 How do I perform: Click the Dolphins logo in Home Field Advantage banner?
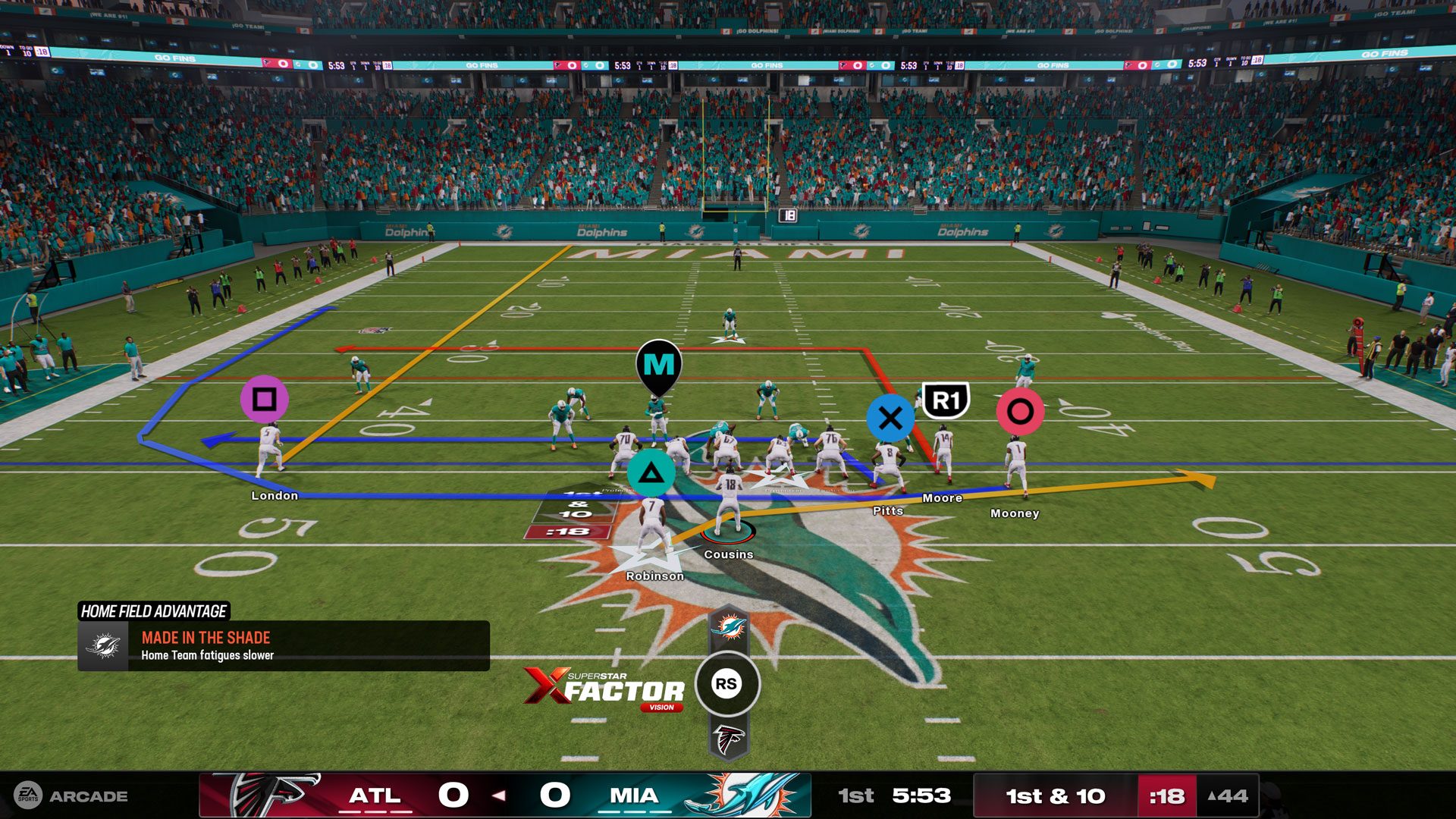click(105, 646)
